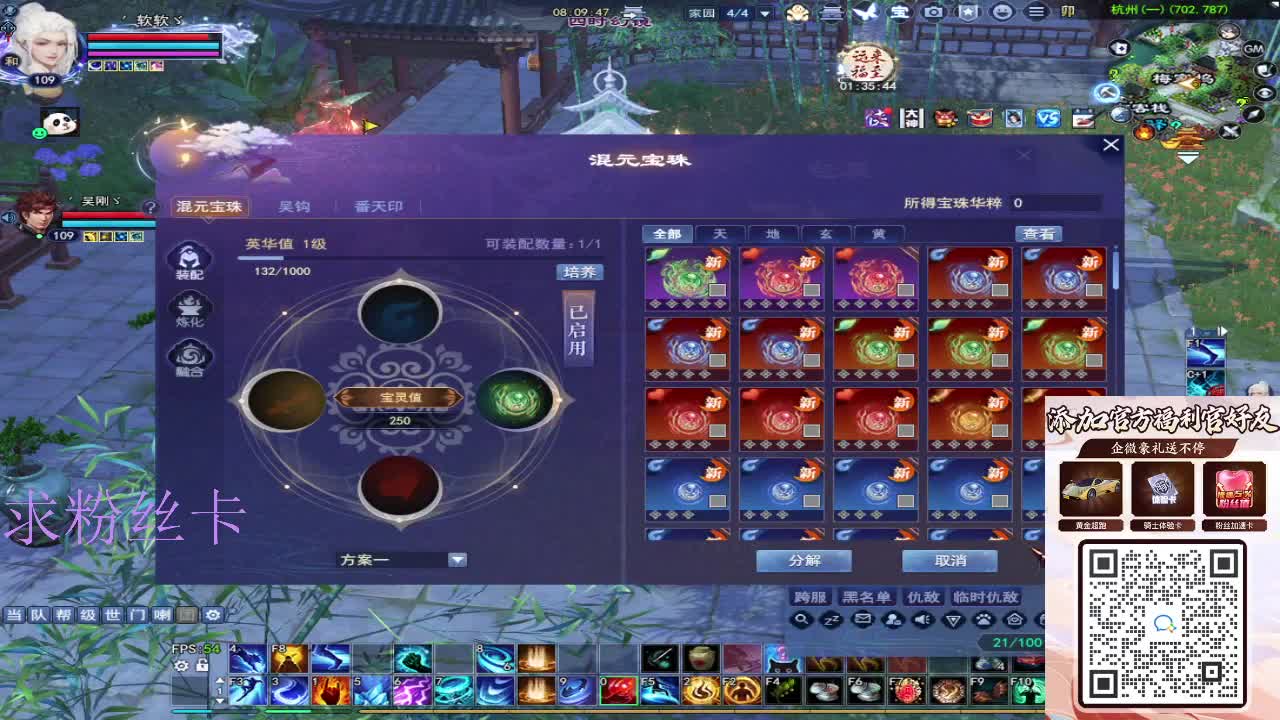Click the camera screenshot icon in top bar
The width and height of the screenshot is (1280, 720).
[x=933, y=11]
